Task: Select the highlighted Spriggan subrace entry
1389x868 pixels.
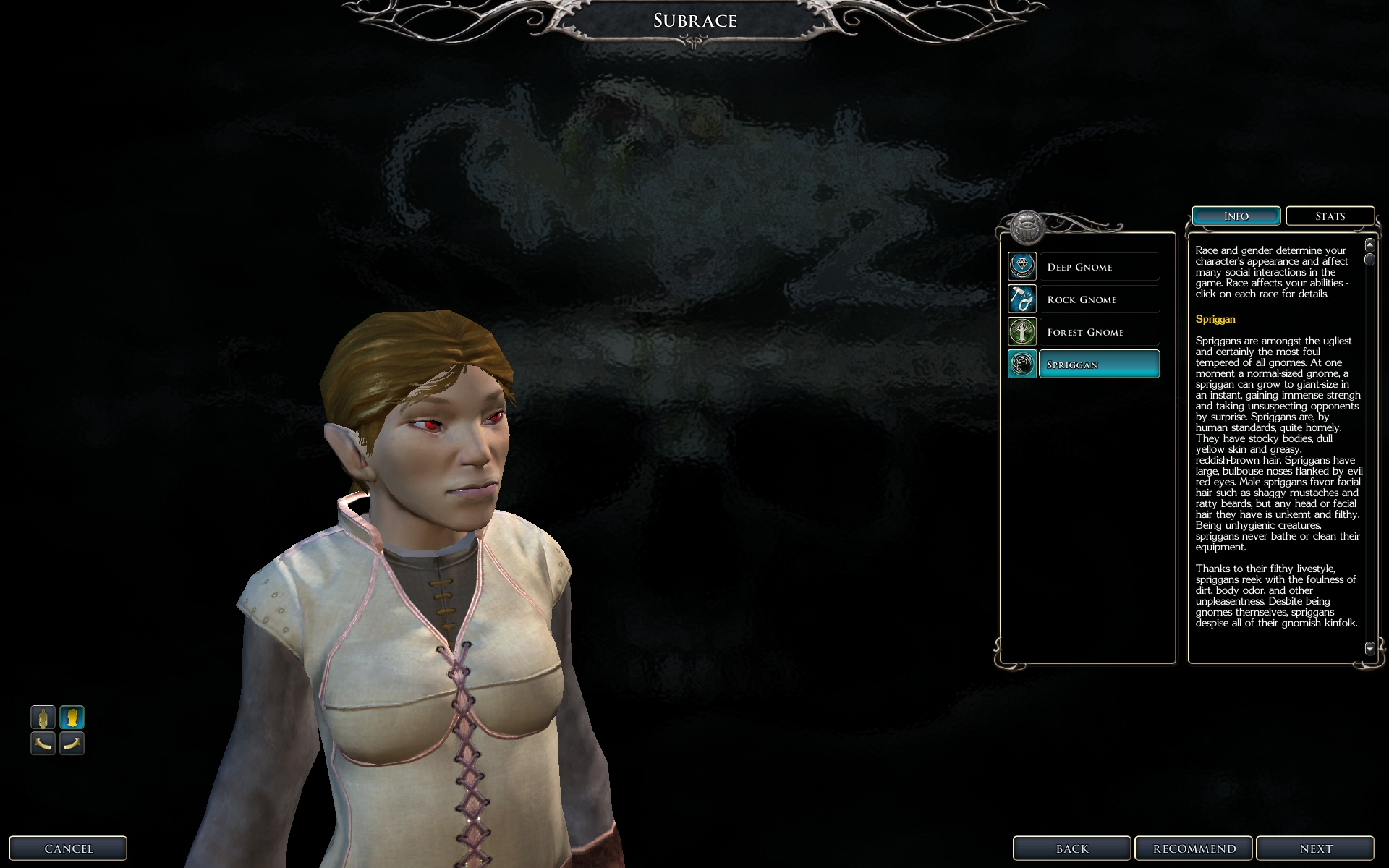Action: tap(1098, 365)
